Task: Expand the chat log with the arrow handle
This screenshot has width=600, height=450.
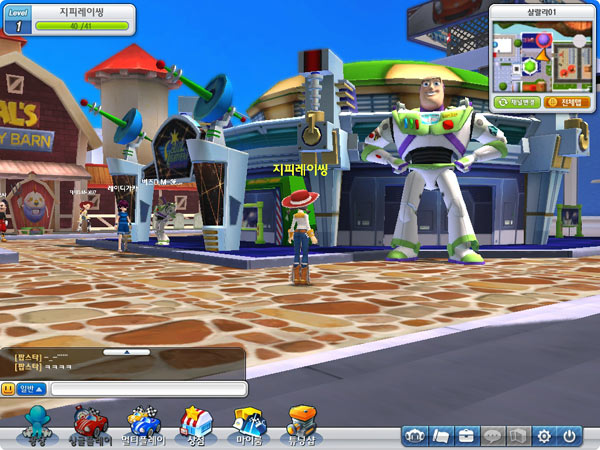Action: coord(127,352)
